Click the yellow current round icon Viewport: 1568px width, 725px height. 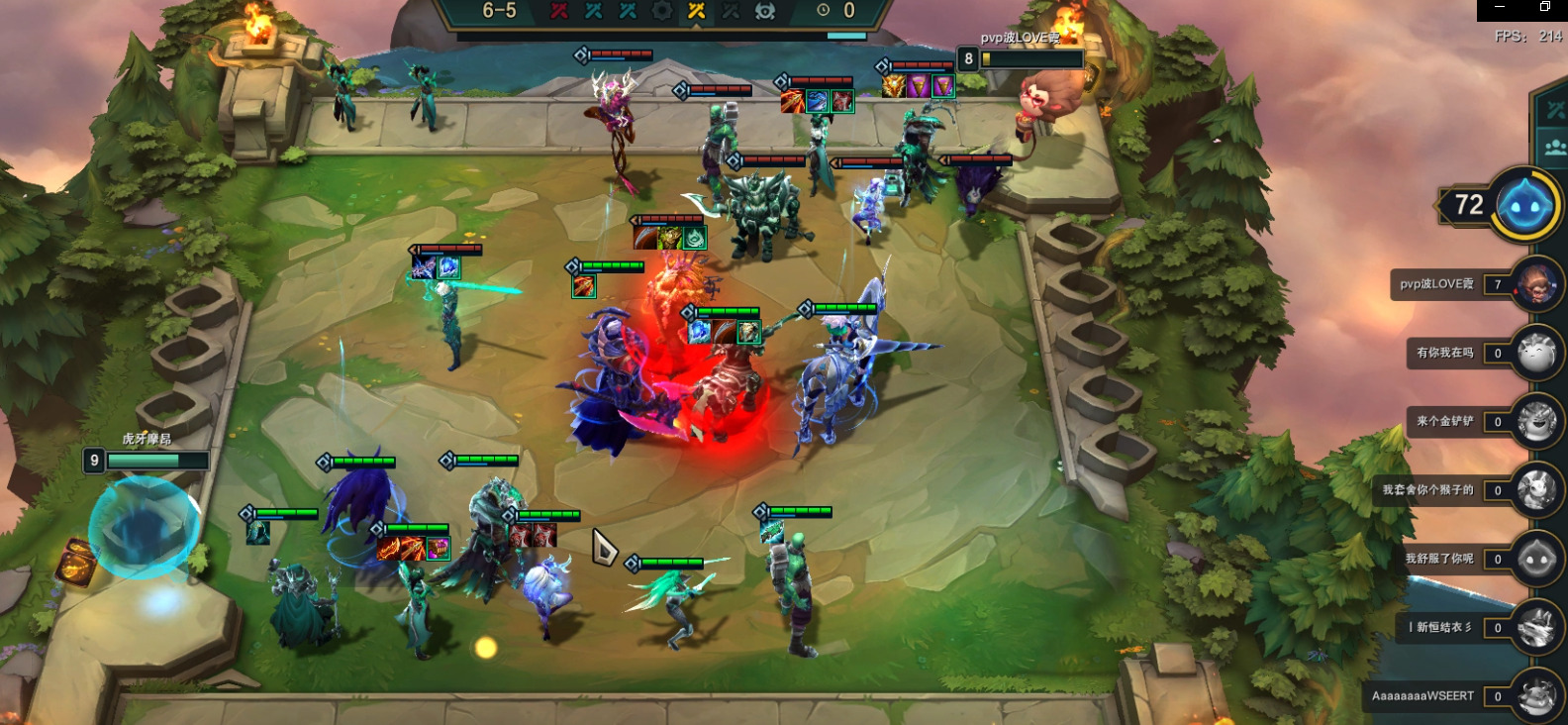pos(697,11)
